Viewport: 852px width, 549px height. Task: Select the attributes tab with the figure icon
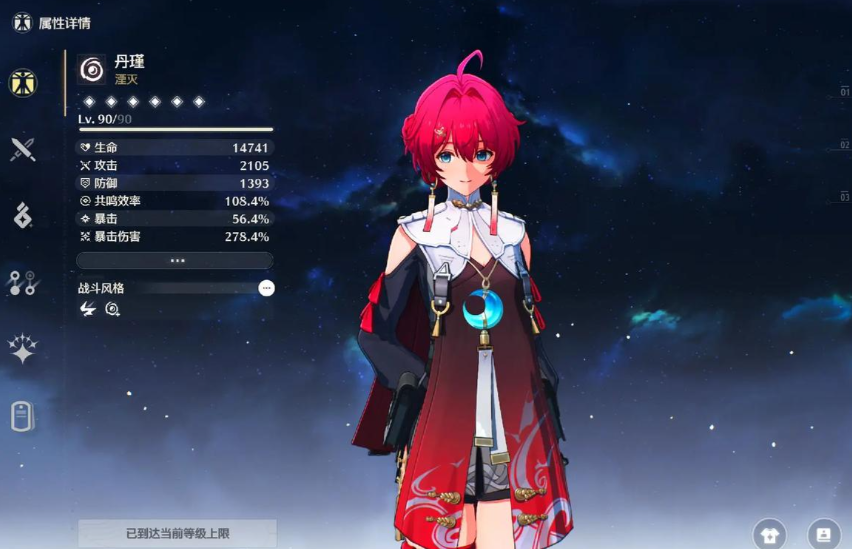(22, 83)
